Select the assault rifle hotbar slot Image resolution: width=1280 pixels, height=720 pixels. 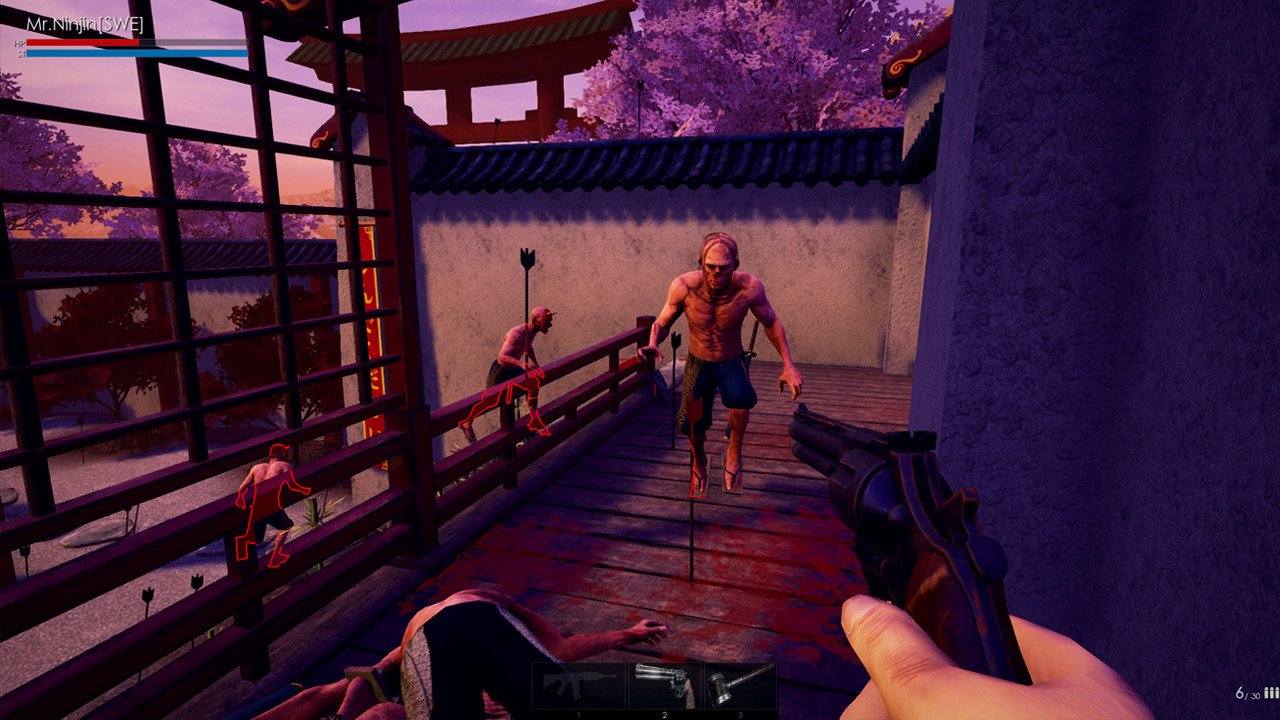point(578,685)
